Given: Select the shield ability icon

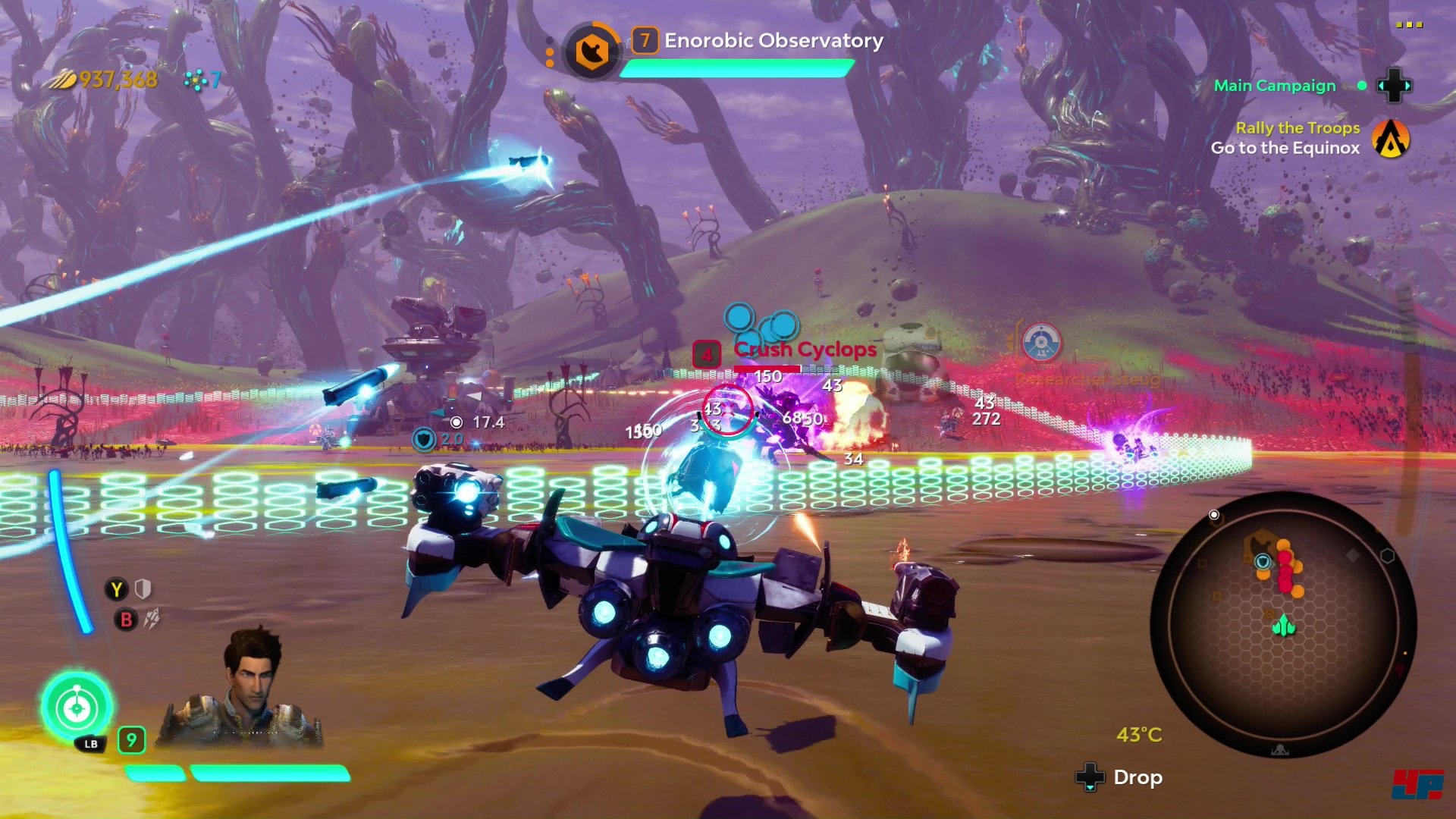Looking at the screenshot, I should pyautogui.click(x=143, y=589).
